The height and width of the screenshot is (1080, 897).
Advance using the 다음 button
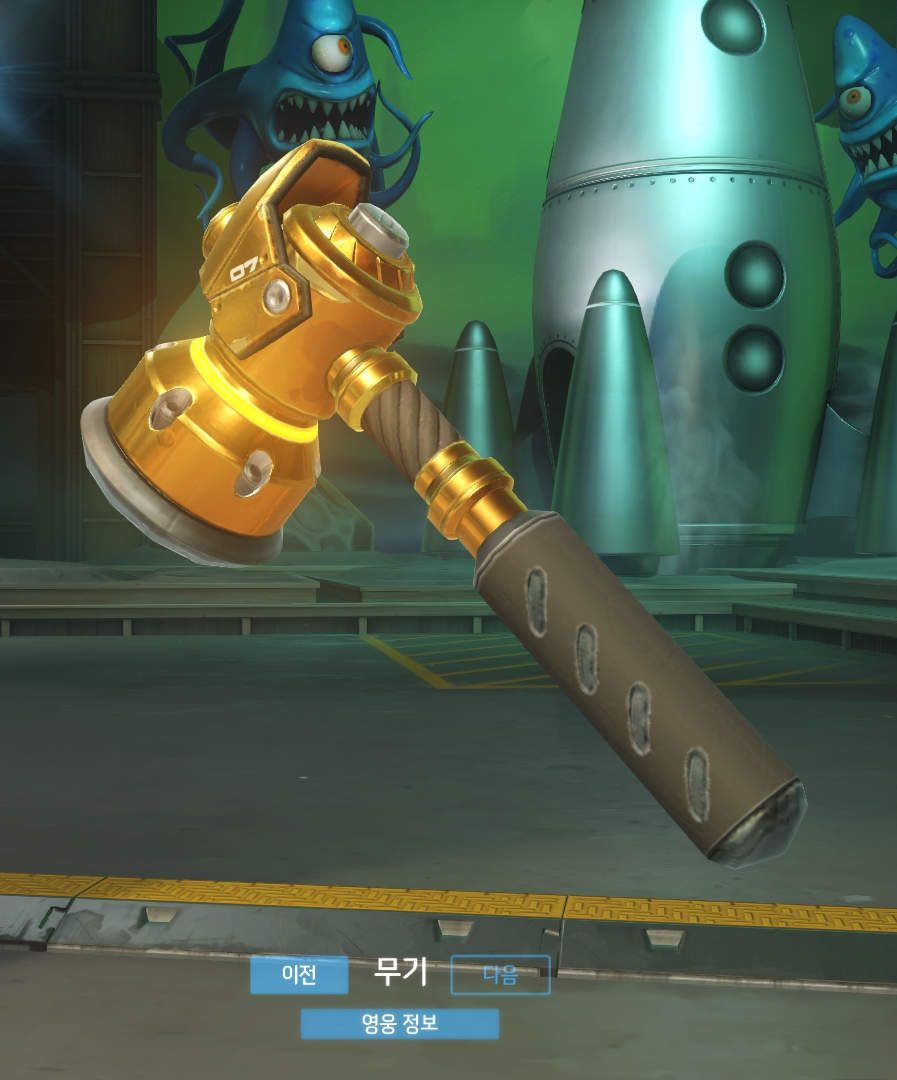(500, 975)
